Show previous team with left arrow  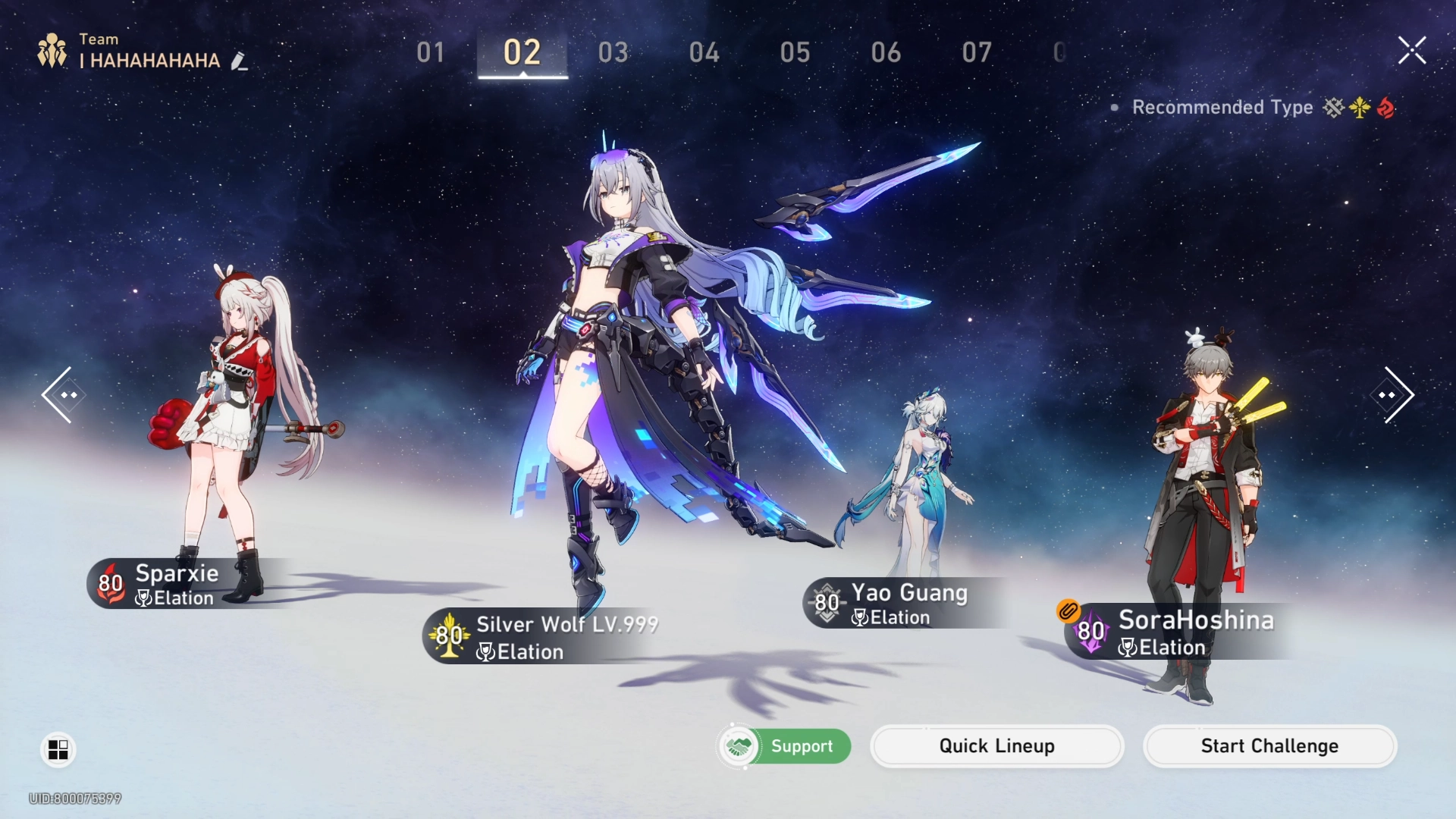pyautogui.click(x=61, y=395)
